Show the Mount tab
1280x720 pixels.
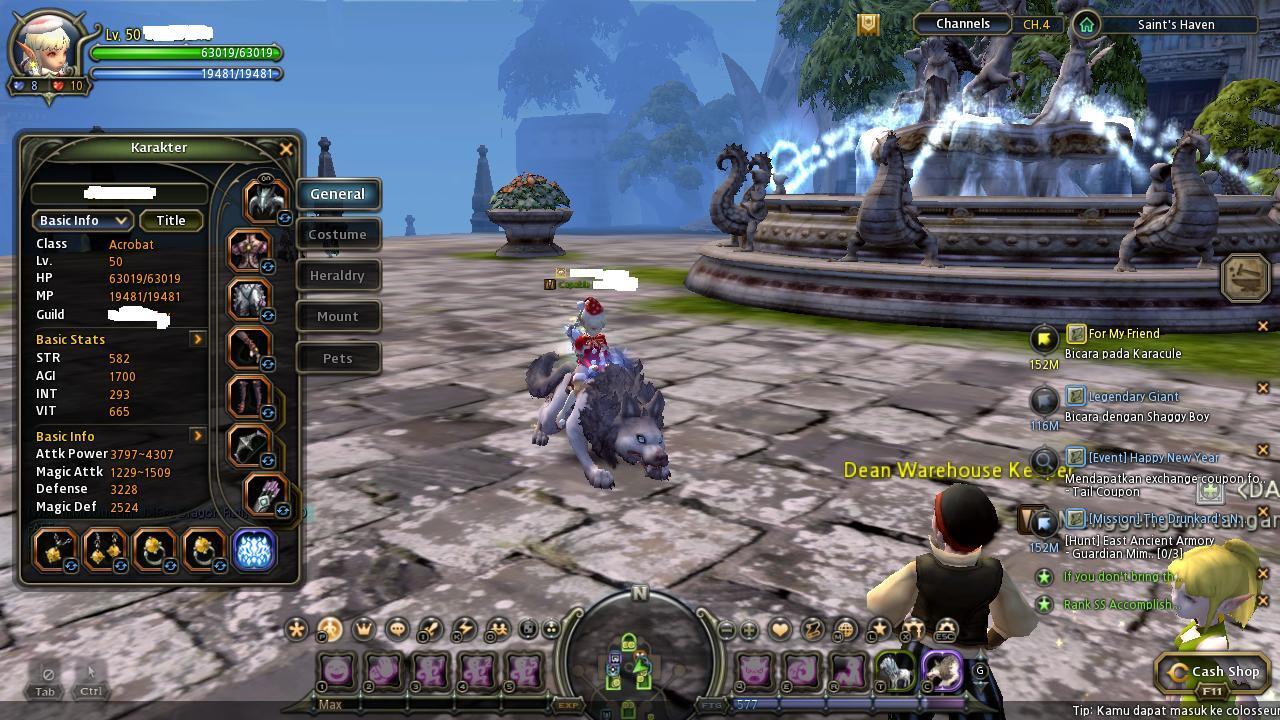(338, 317)
